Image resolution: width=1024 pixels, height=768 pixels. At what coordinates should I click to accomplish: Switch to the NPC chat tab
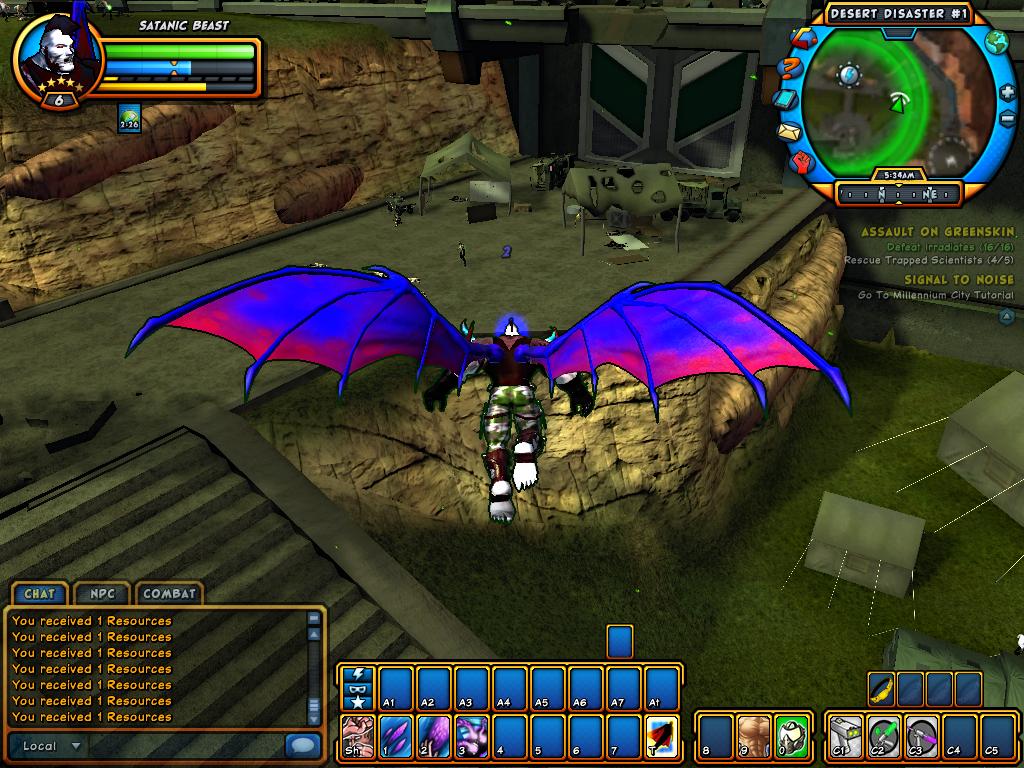101,593
